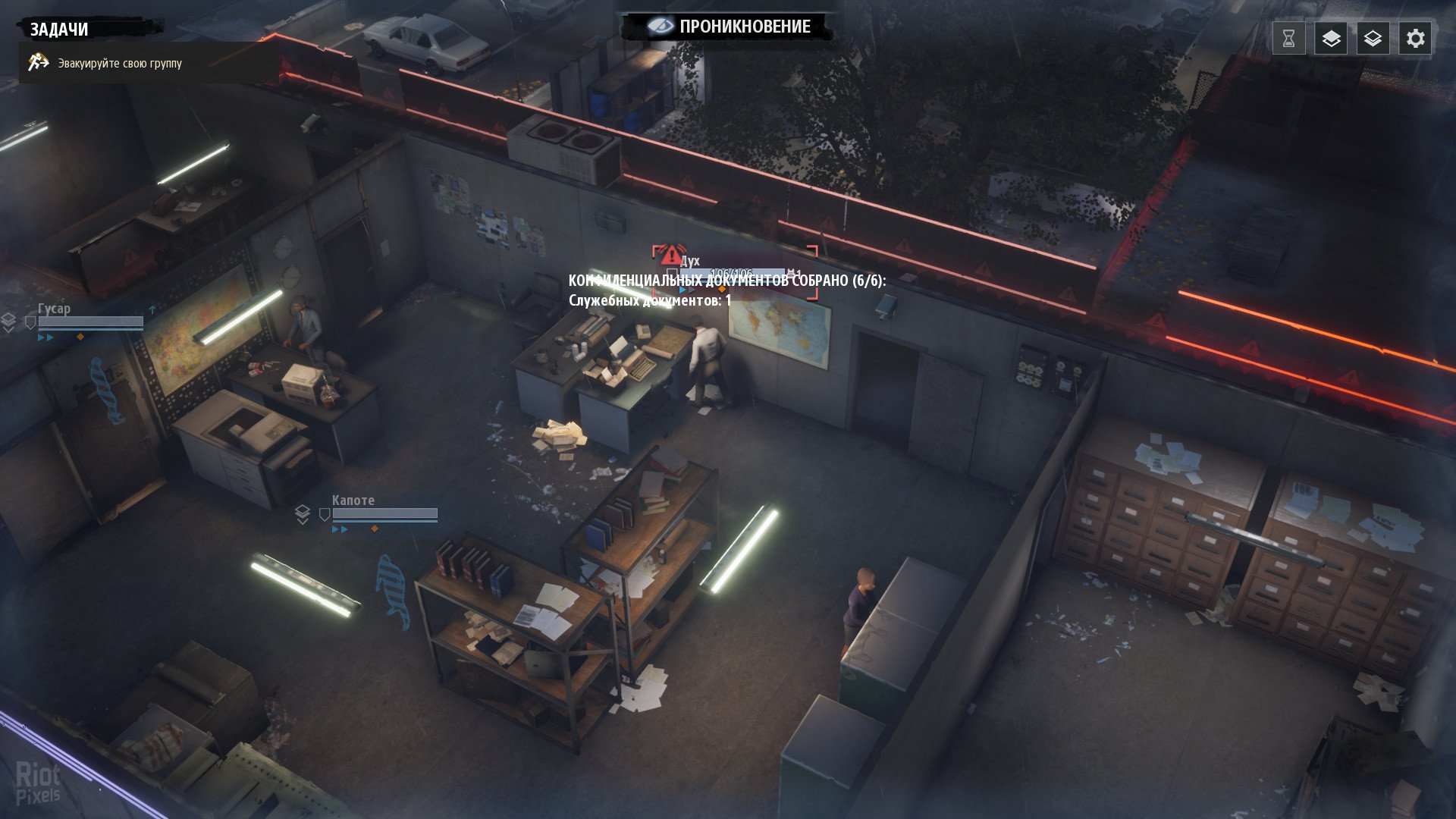This screenshot has height=819, width=1456.
Task: Select the evacuate your group objective
Action: [120, 64]
